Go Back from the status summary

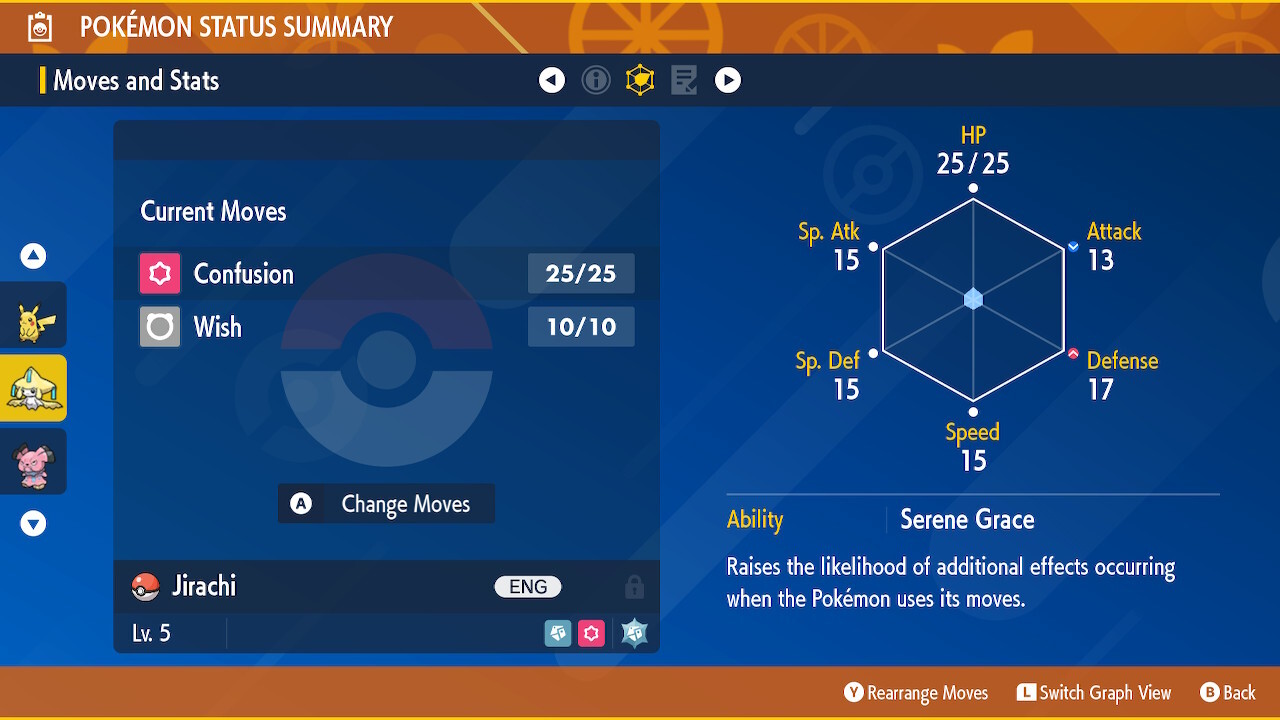[1228, 693]
